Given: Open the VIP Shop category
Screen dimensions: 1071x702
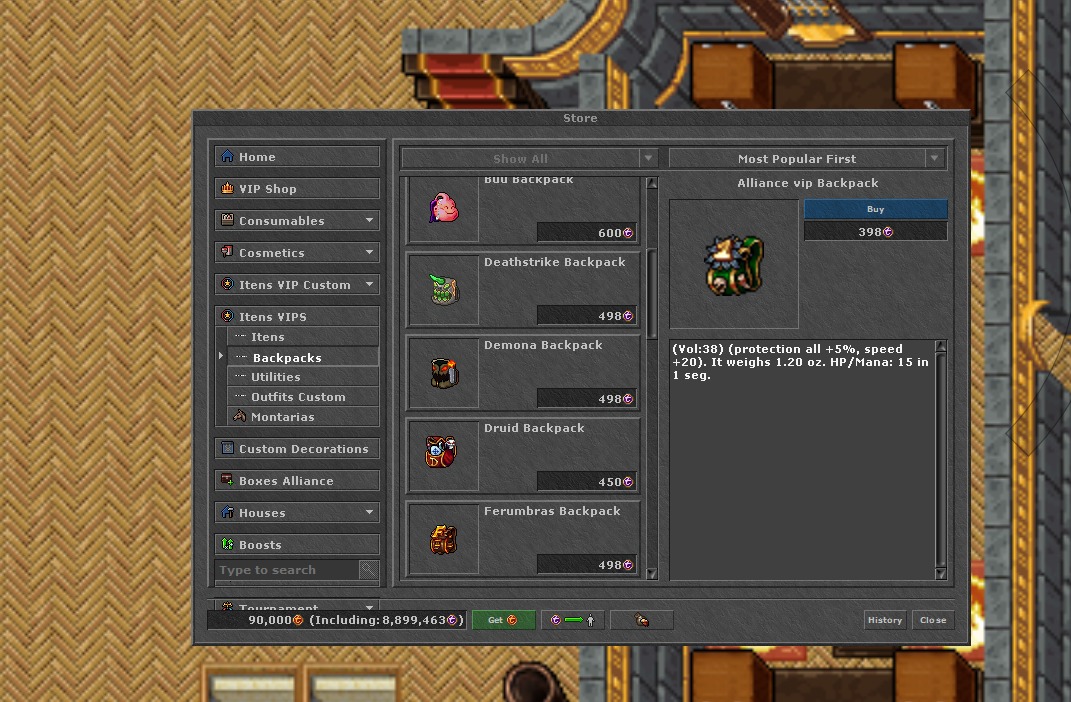Looking at the screenshot, I should click(x=297, y=189).
